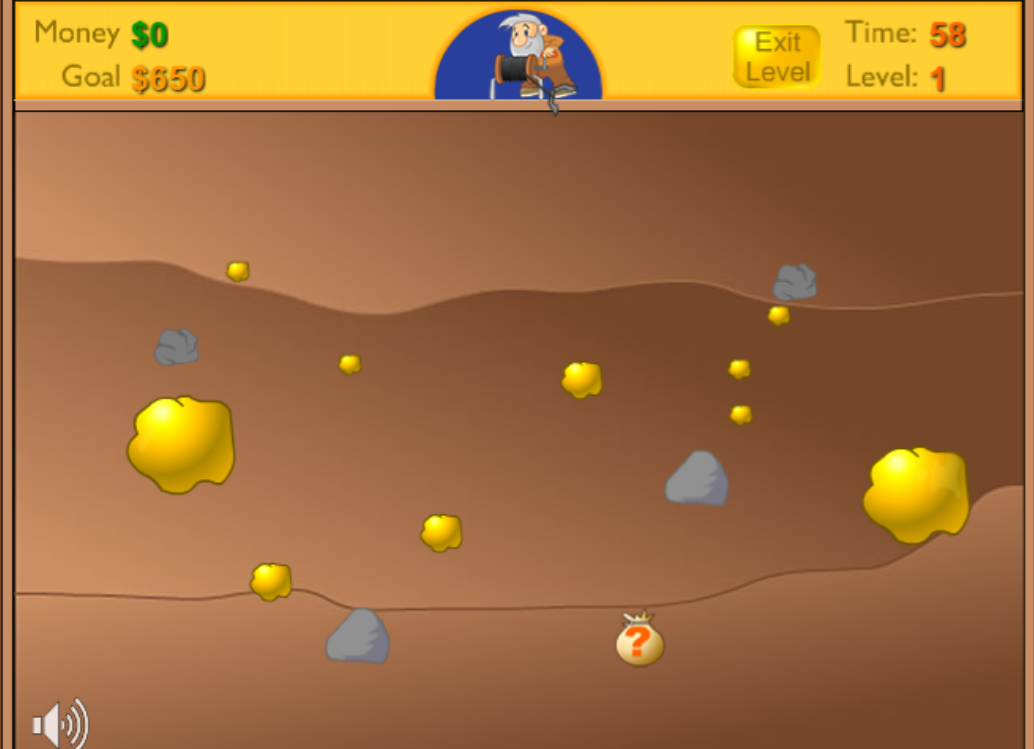Click the Exit Level button
1034x749 pixels.
(777, 57)
